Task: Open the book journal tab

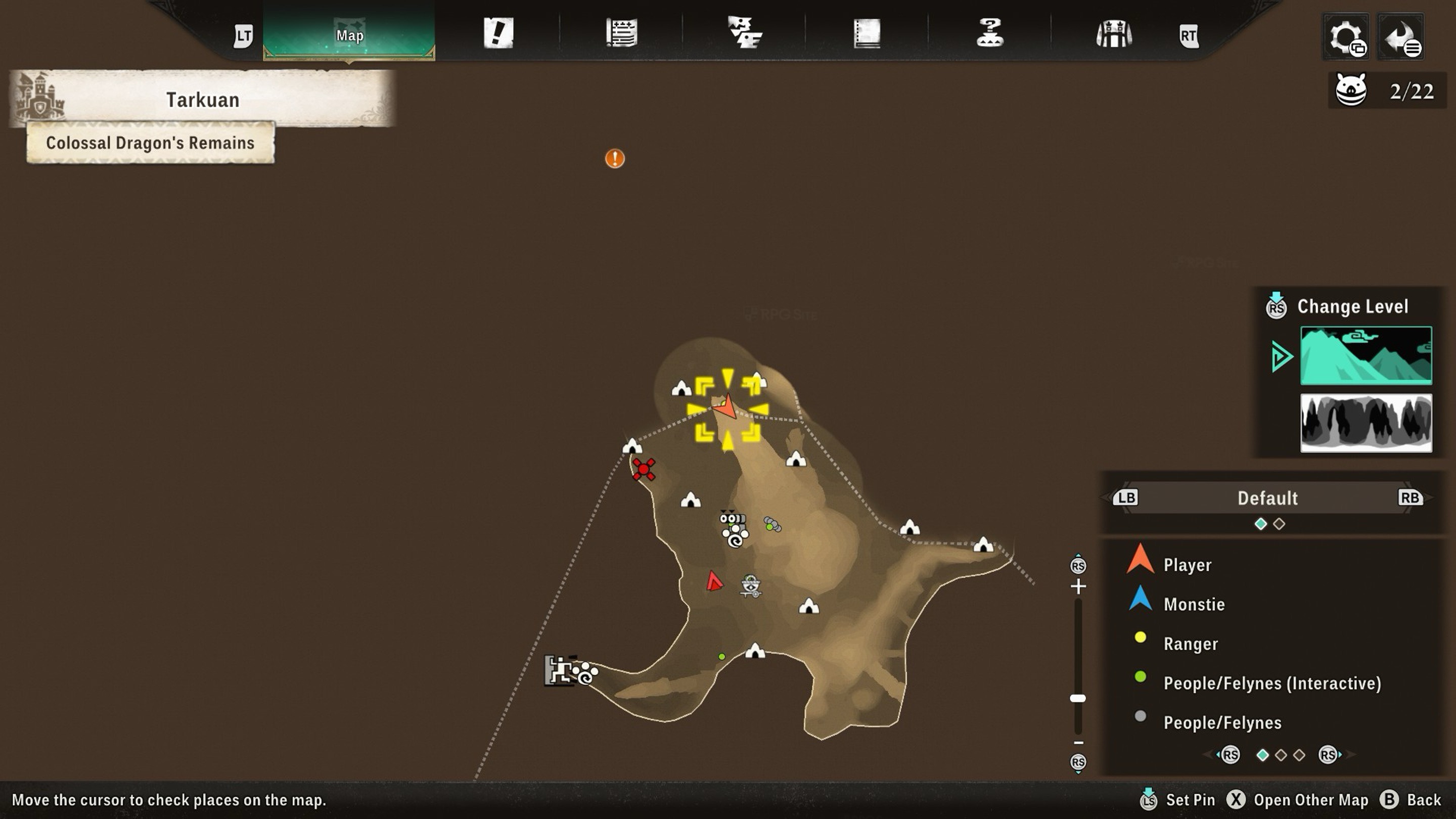Action: 867,33
